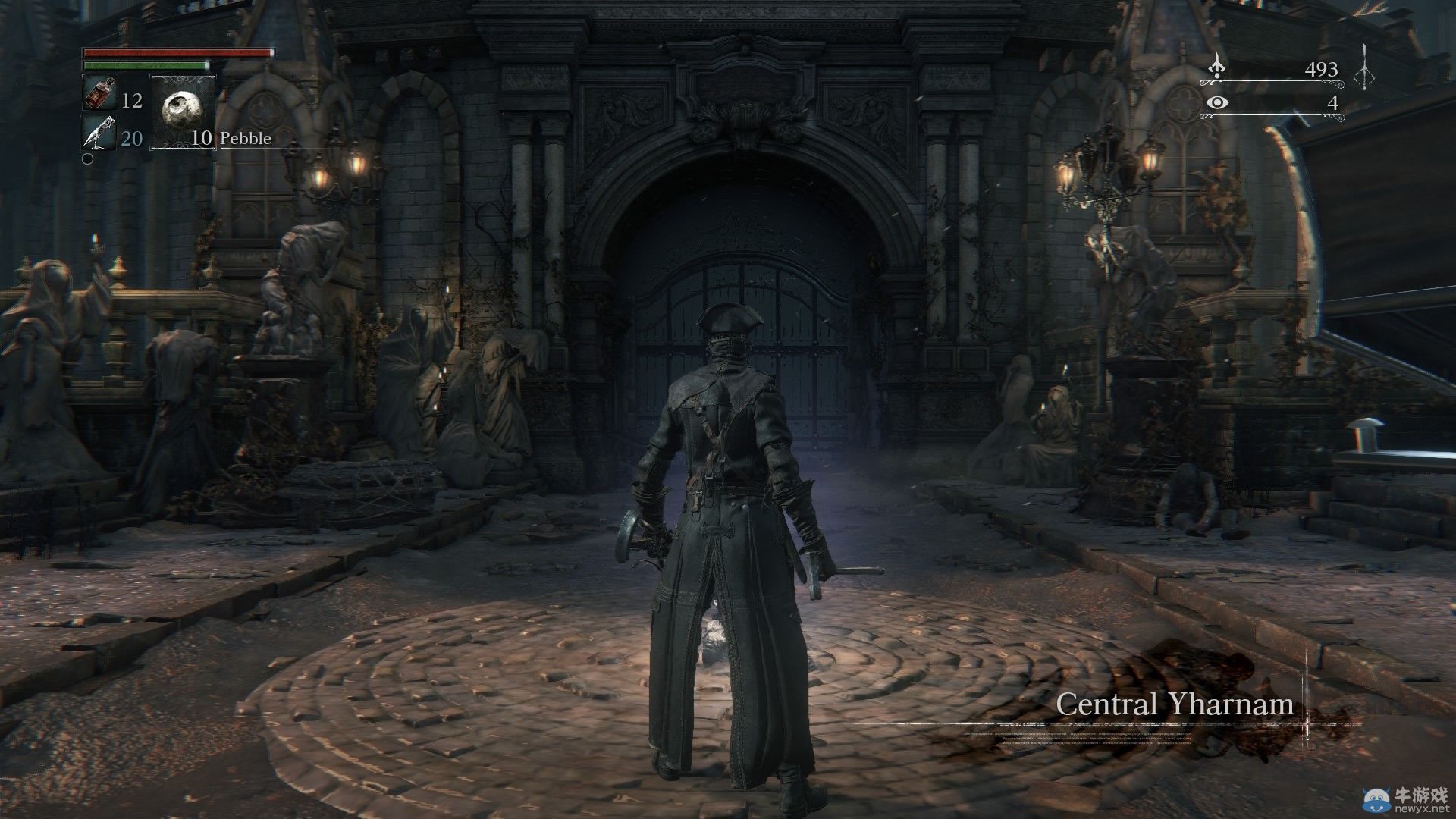Select the Blood Vial item slot
1456x819 pixels.
coord(97,94)
